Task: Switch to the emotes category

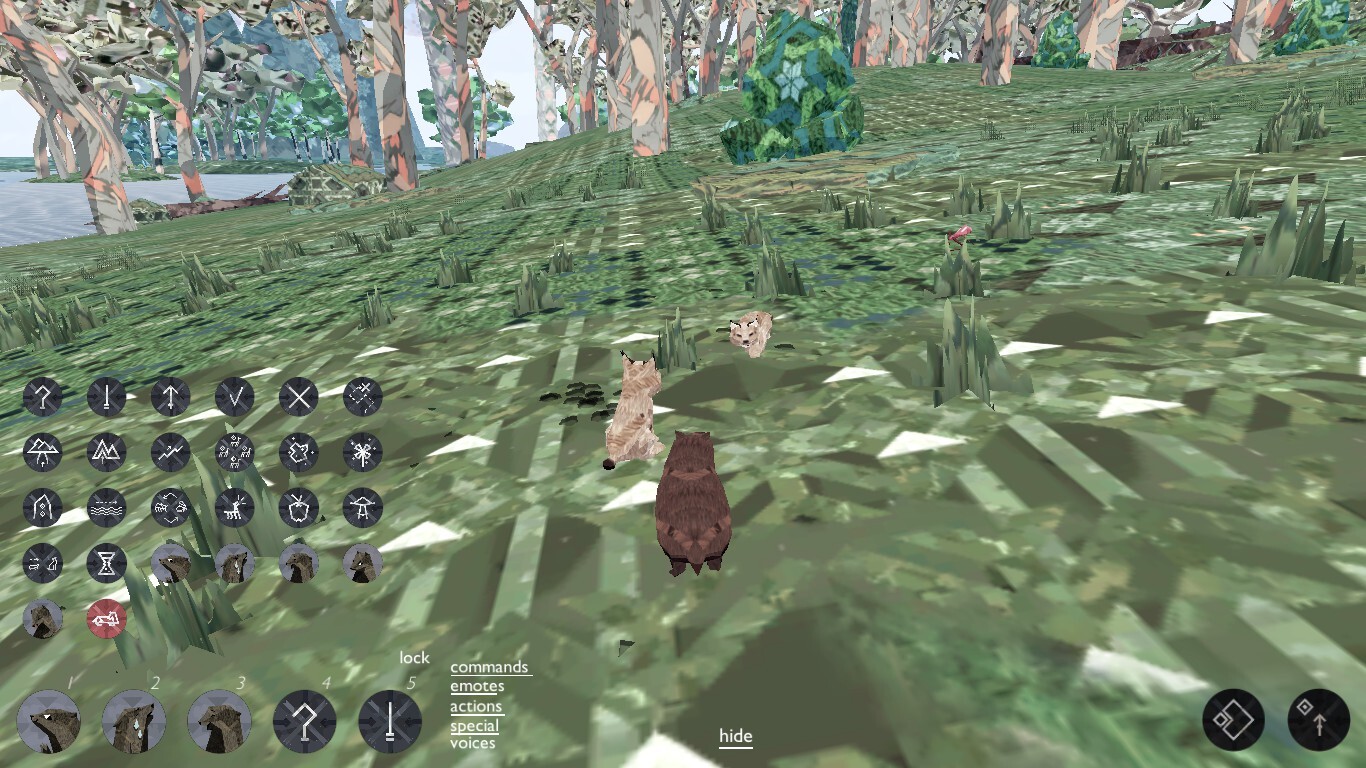Action: [476, 686]
